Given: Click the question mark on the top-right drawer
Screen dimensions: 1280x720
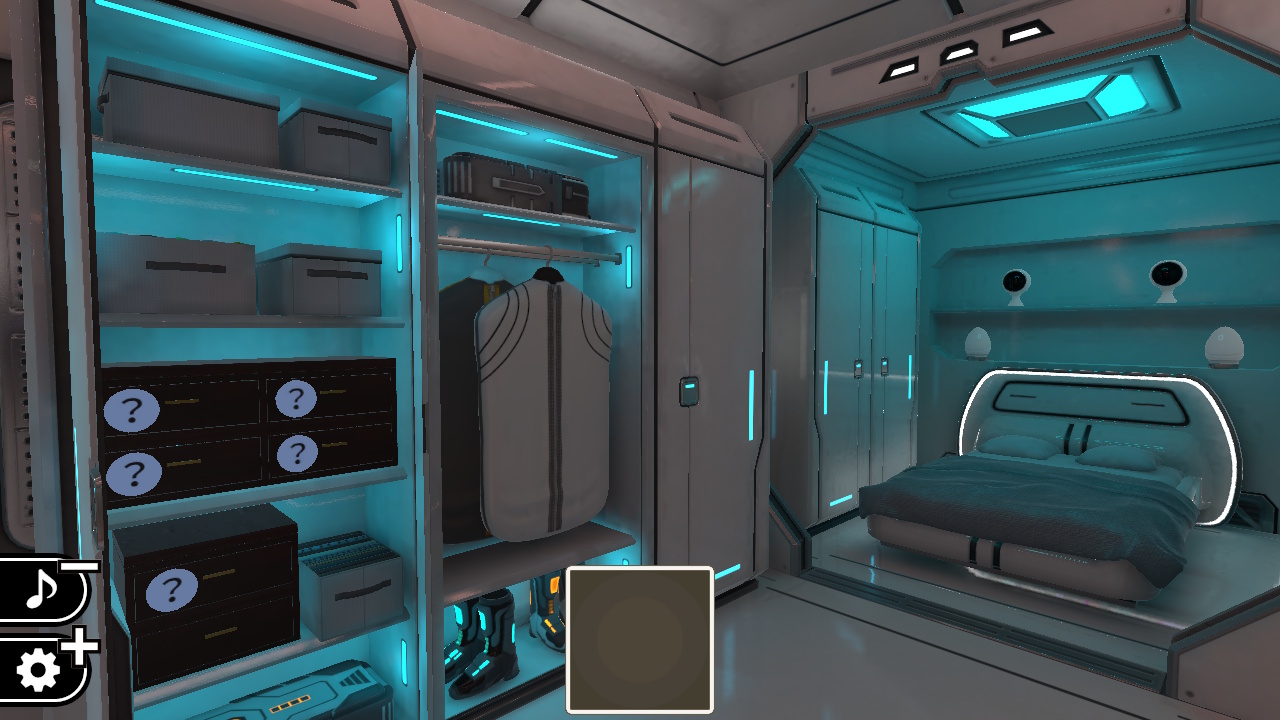Looking at the screenshot, I should [x=296, y=399].
